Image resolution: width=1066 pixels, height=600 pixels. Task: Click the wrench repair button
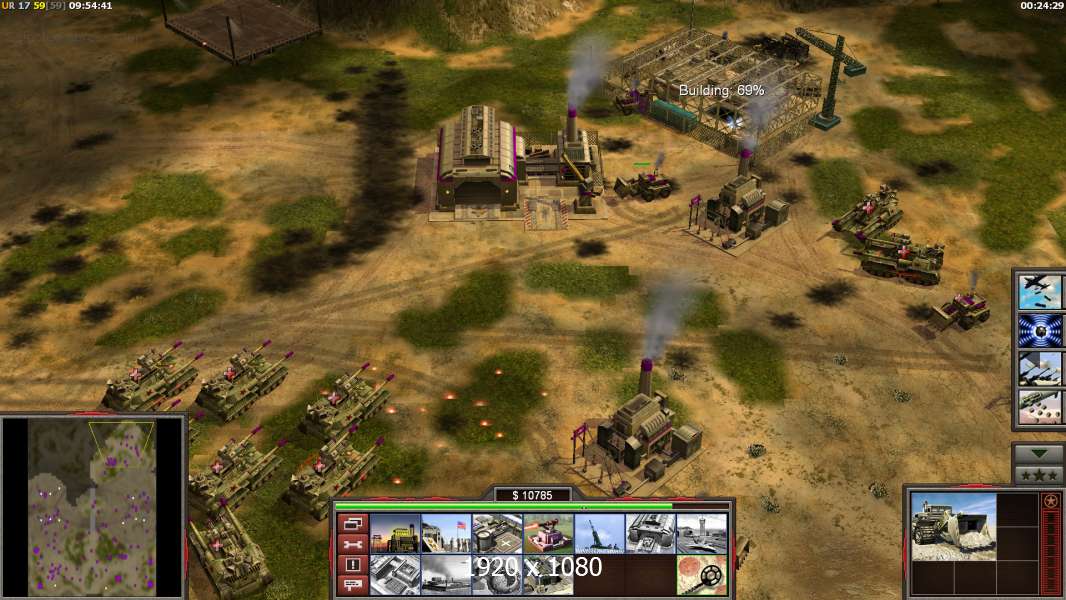(352, 544)
